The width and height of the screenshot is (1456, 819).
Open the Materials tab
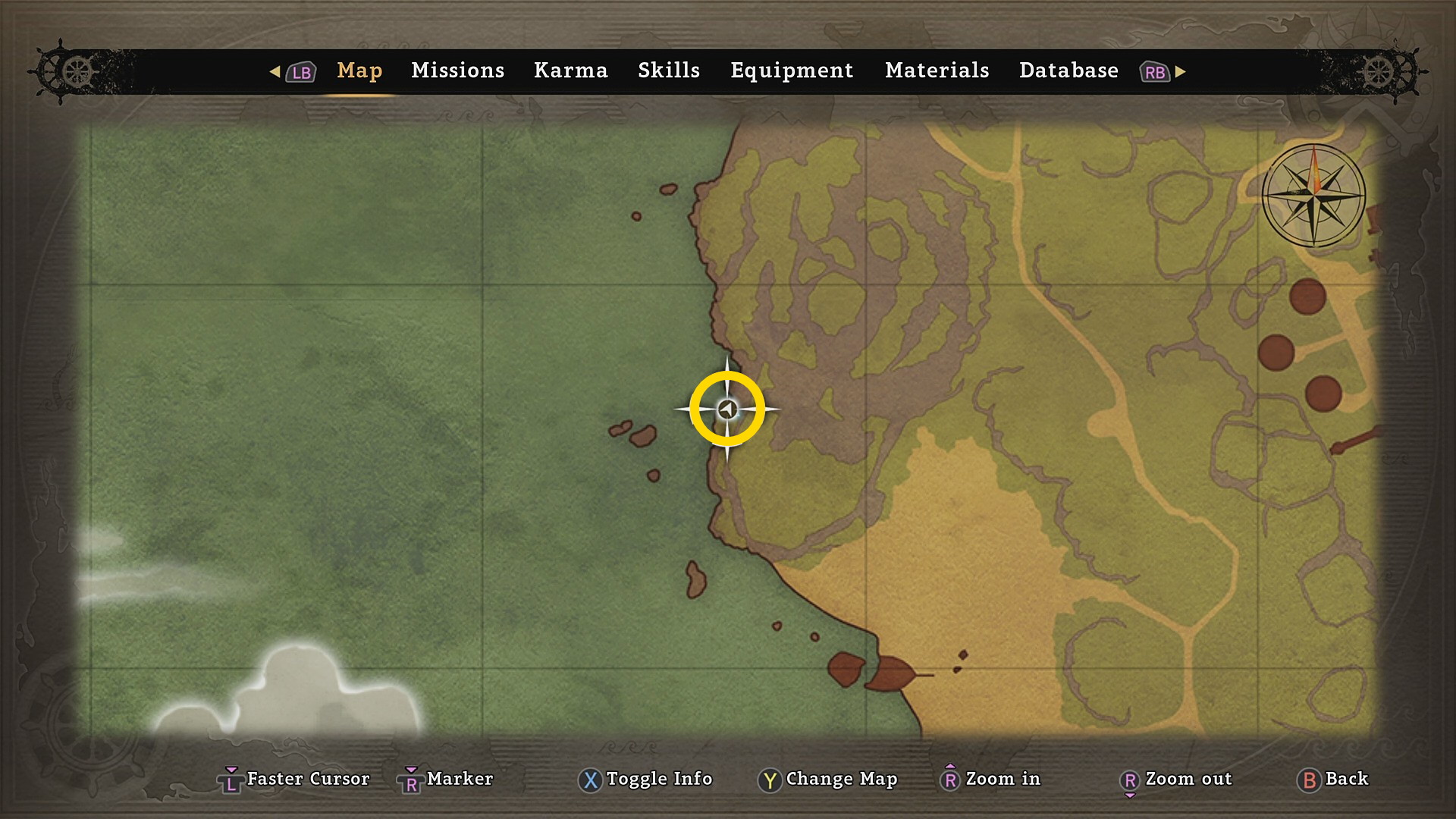(x=937, y=71)
